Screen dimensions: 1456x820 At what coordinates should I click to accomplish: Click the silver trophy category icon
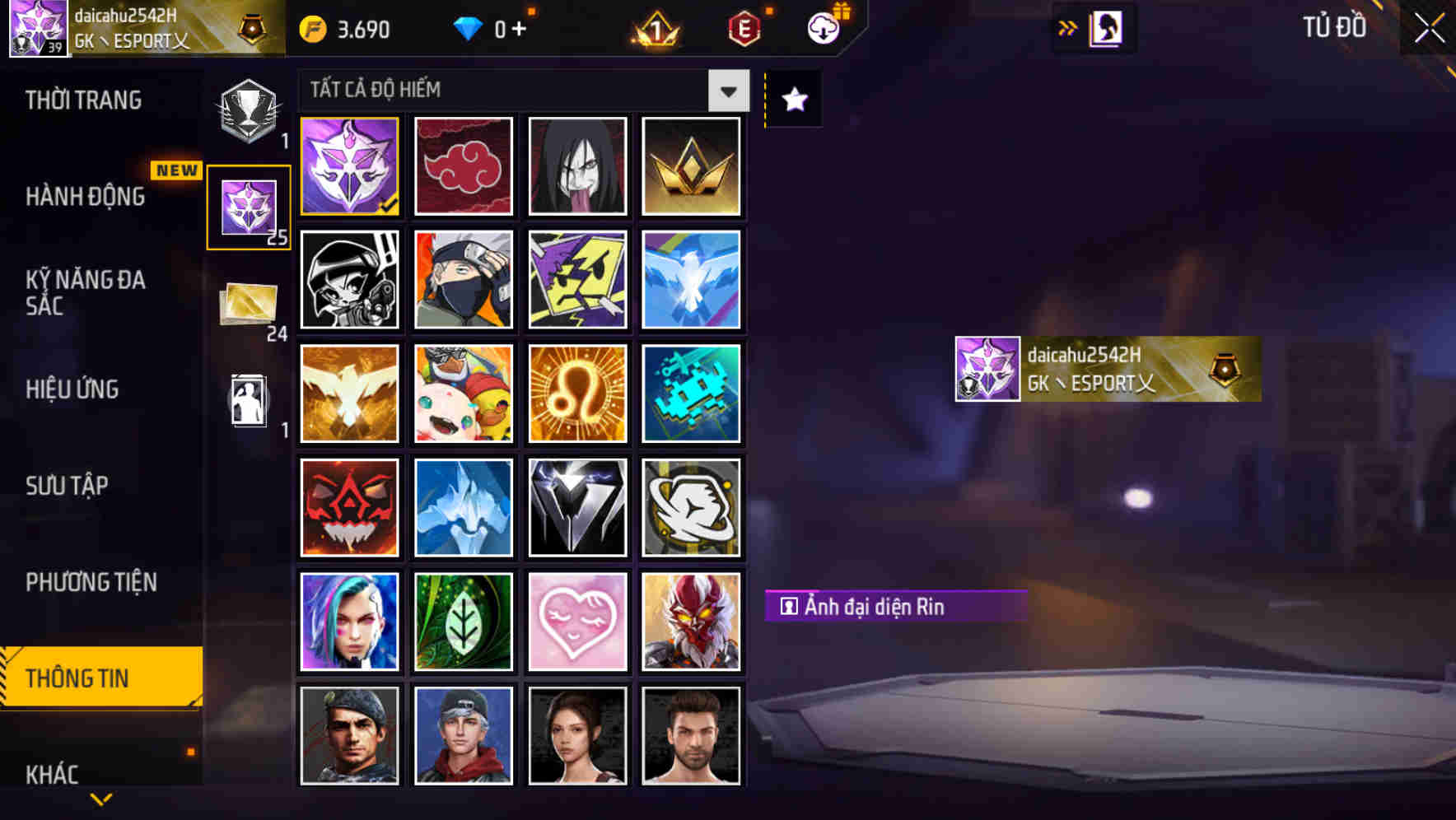pyautogui.click(x=248, y=111)
